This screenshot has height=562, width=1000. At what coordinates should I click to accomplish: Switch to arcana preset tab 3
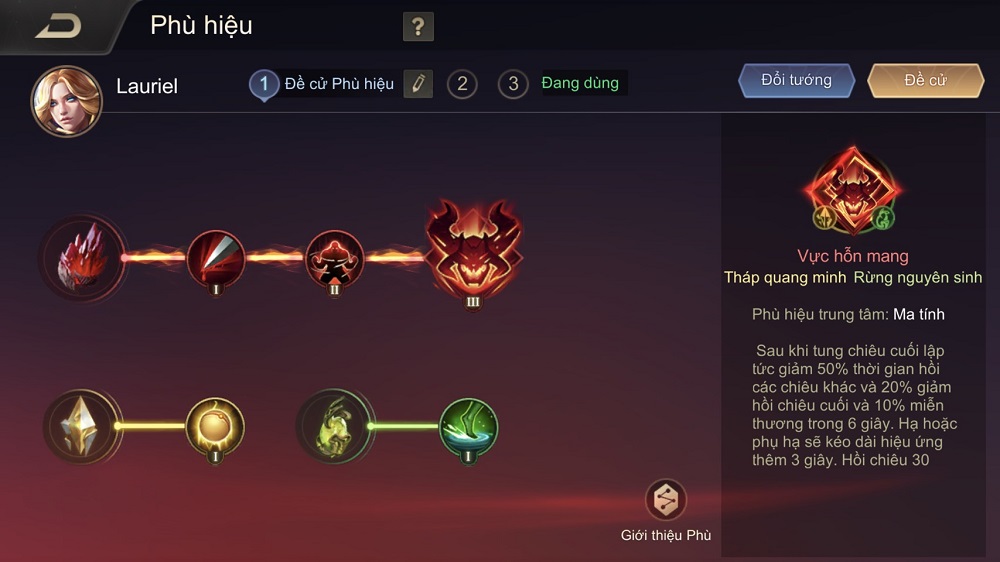click(x=513, y=84)
